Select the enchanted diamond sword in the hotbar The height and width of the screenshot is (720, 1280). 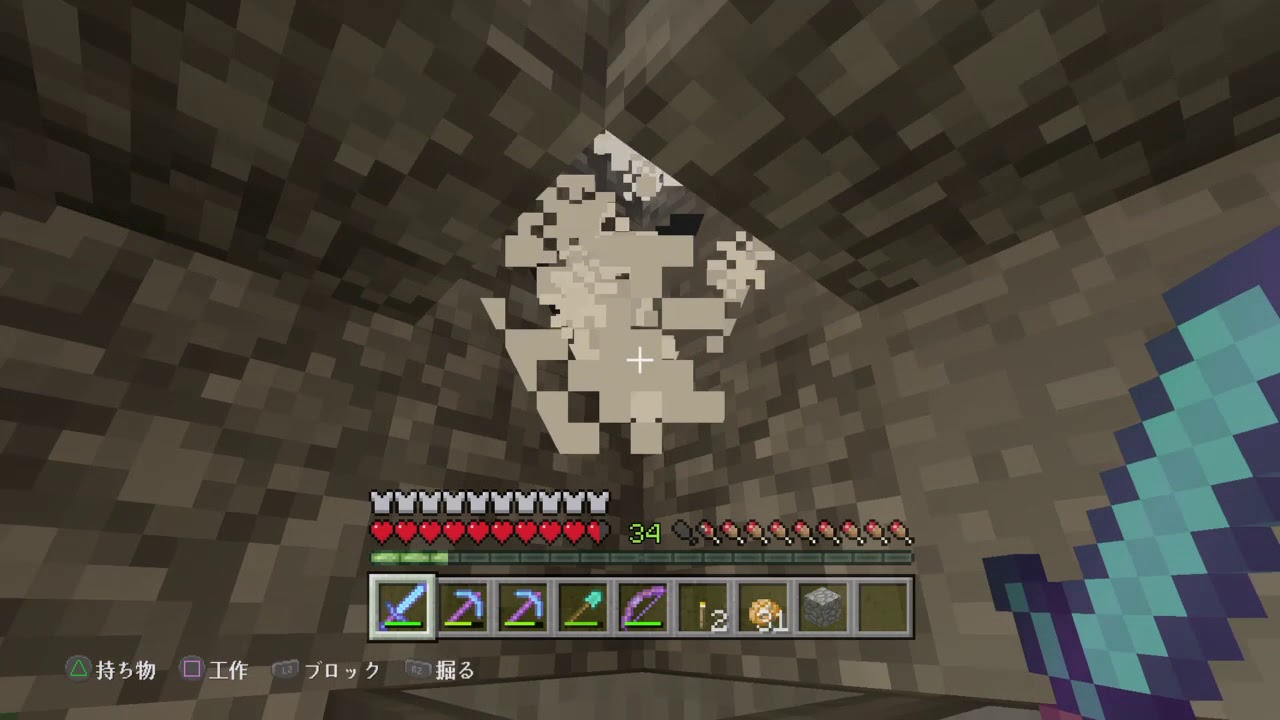404,606
